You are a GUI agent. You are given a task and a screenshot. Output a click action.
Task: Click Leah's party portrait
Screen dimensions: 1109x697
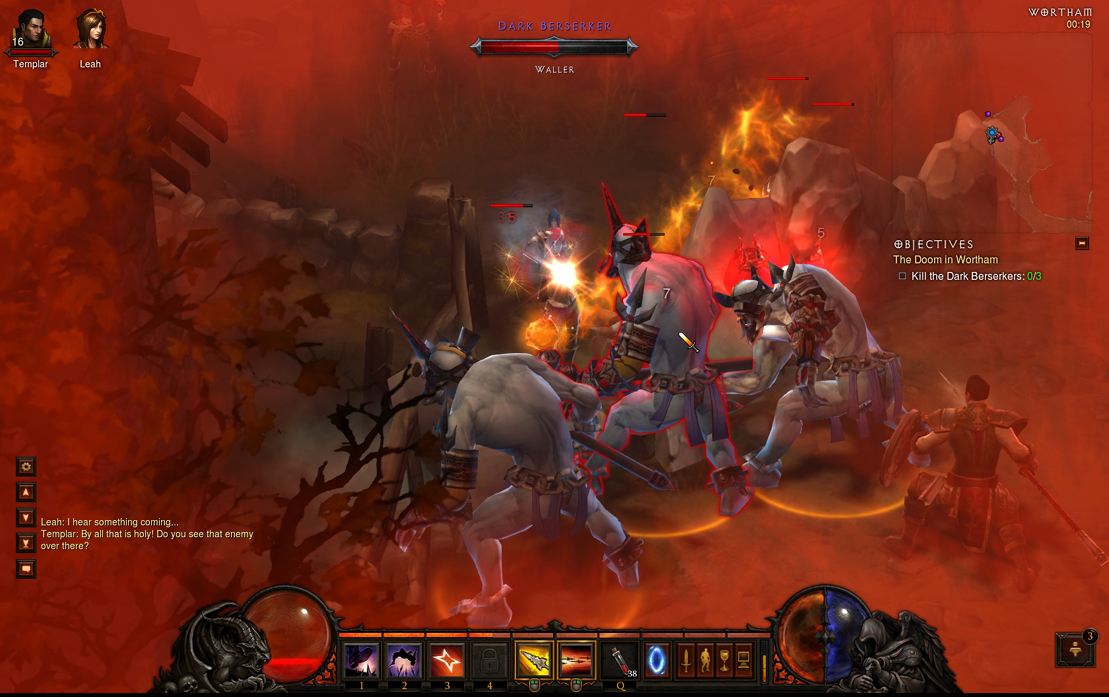[90, 31]
